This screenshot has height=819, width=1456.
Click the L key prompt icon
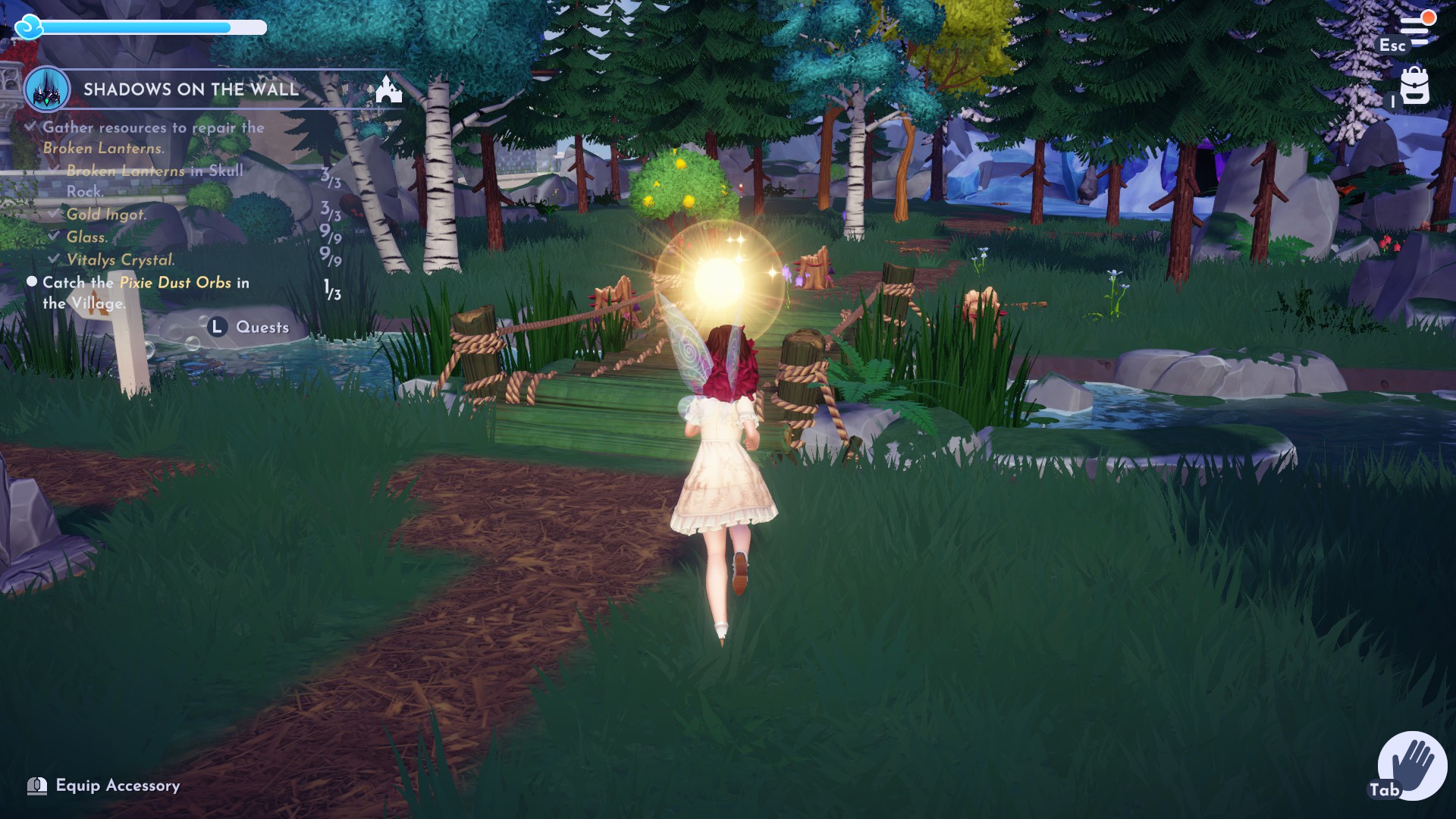pyautogui.click(x=216, y=327)
